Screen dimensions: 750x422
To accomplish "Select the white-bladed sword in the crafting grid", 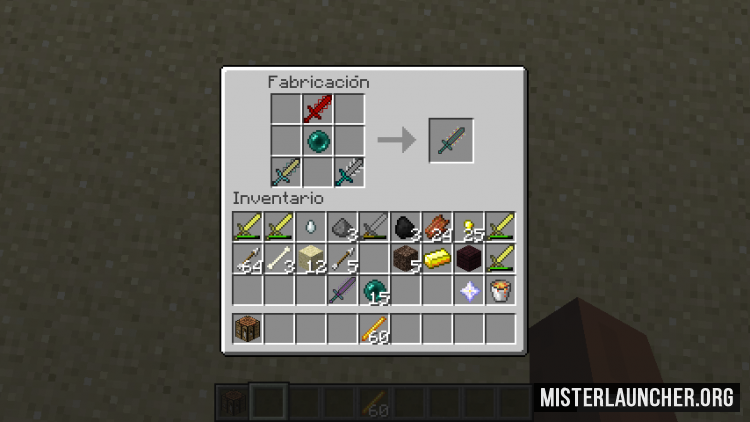I will point(349,171).
